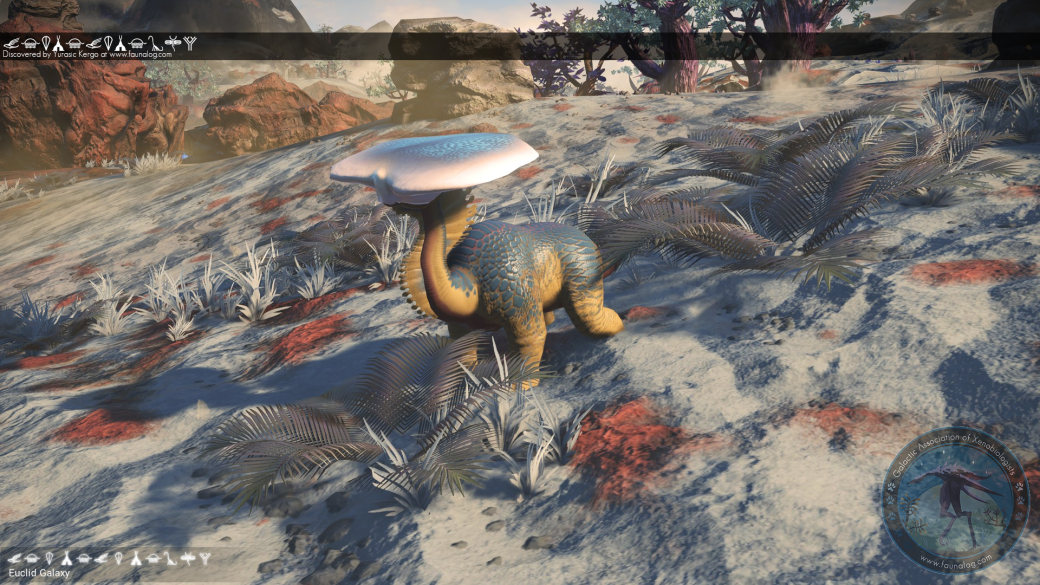
Task: Open the www.faunalog.com link in the top banner
Action: [x=141, y=55]
